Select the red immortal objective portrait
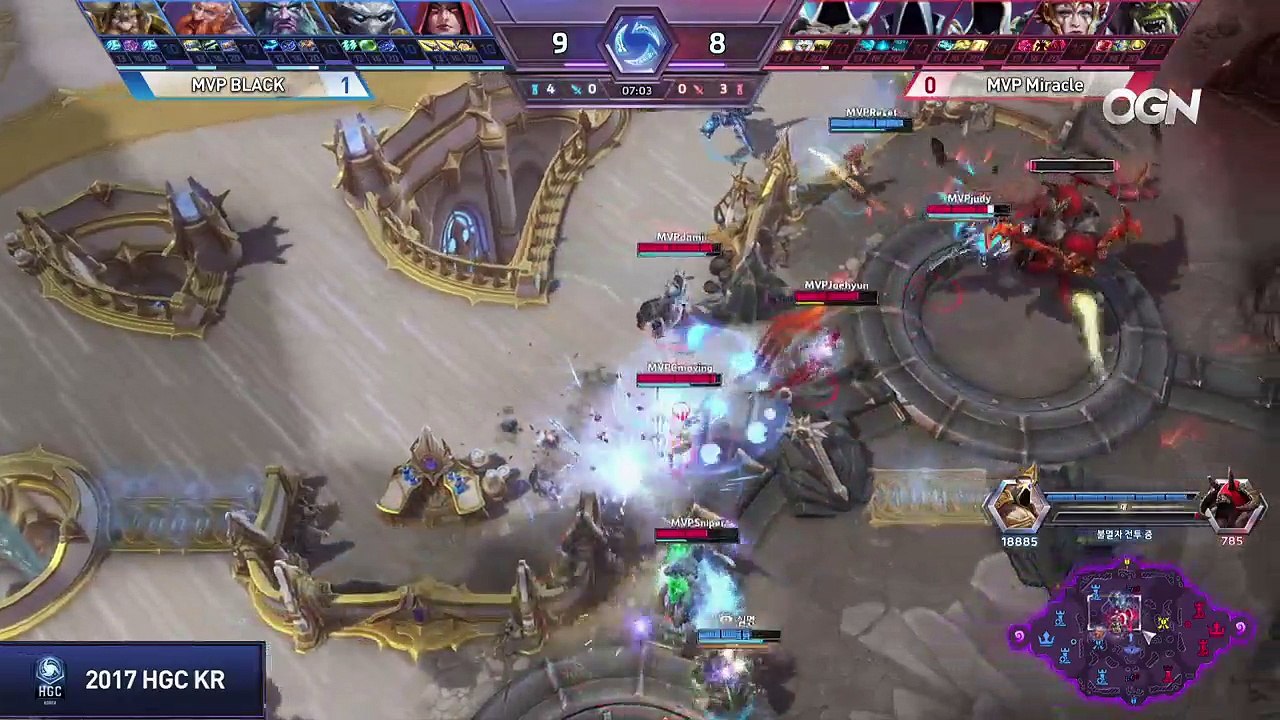The width and height of the screenshot is (1280, 720). (1231, 503)
